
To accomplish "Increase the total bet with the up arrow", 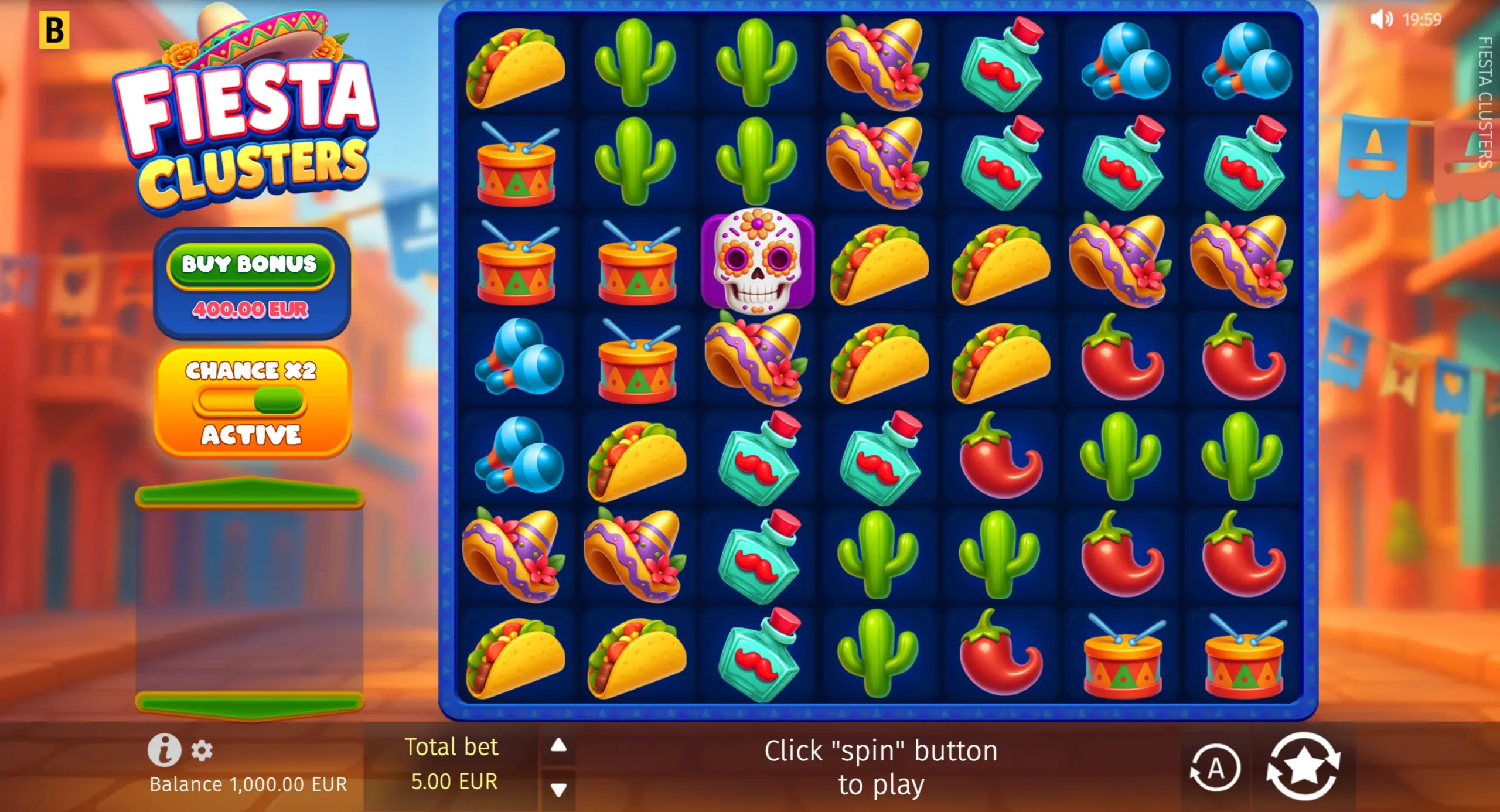I will (x=557, y=745).
